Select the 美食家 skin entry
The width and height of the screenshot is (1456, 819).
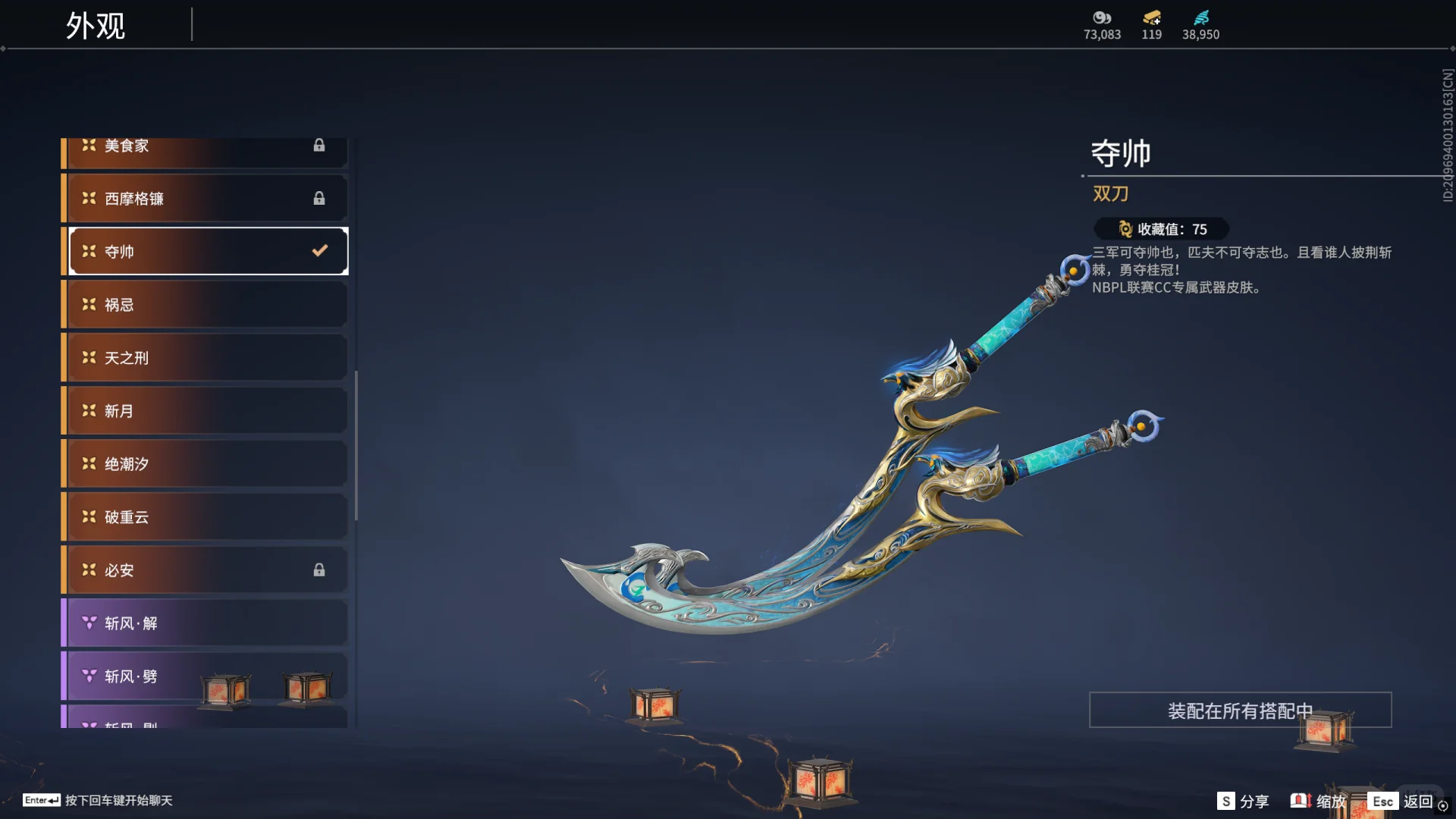(205, 147)
